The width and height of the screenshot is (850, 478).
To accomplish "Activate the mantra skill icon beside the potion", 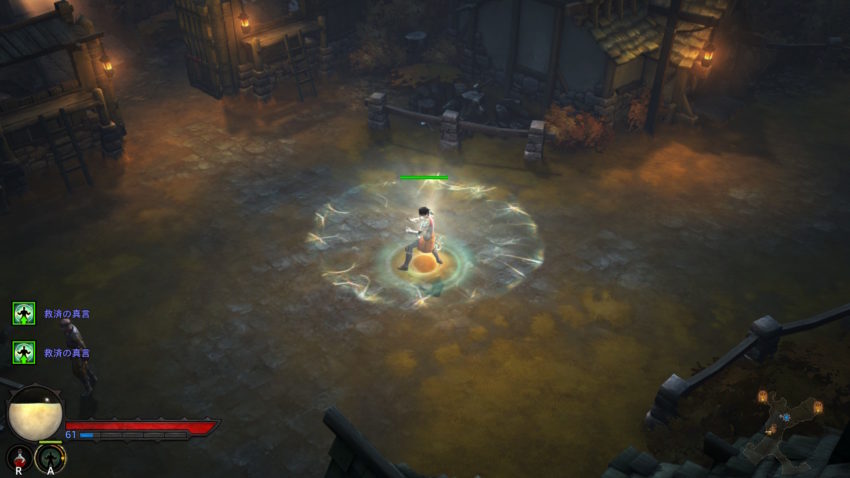I will 50,459.
